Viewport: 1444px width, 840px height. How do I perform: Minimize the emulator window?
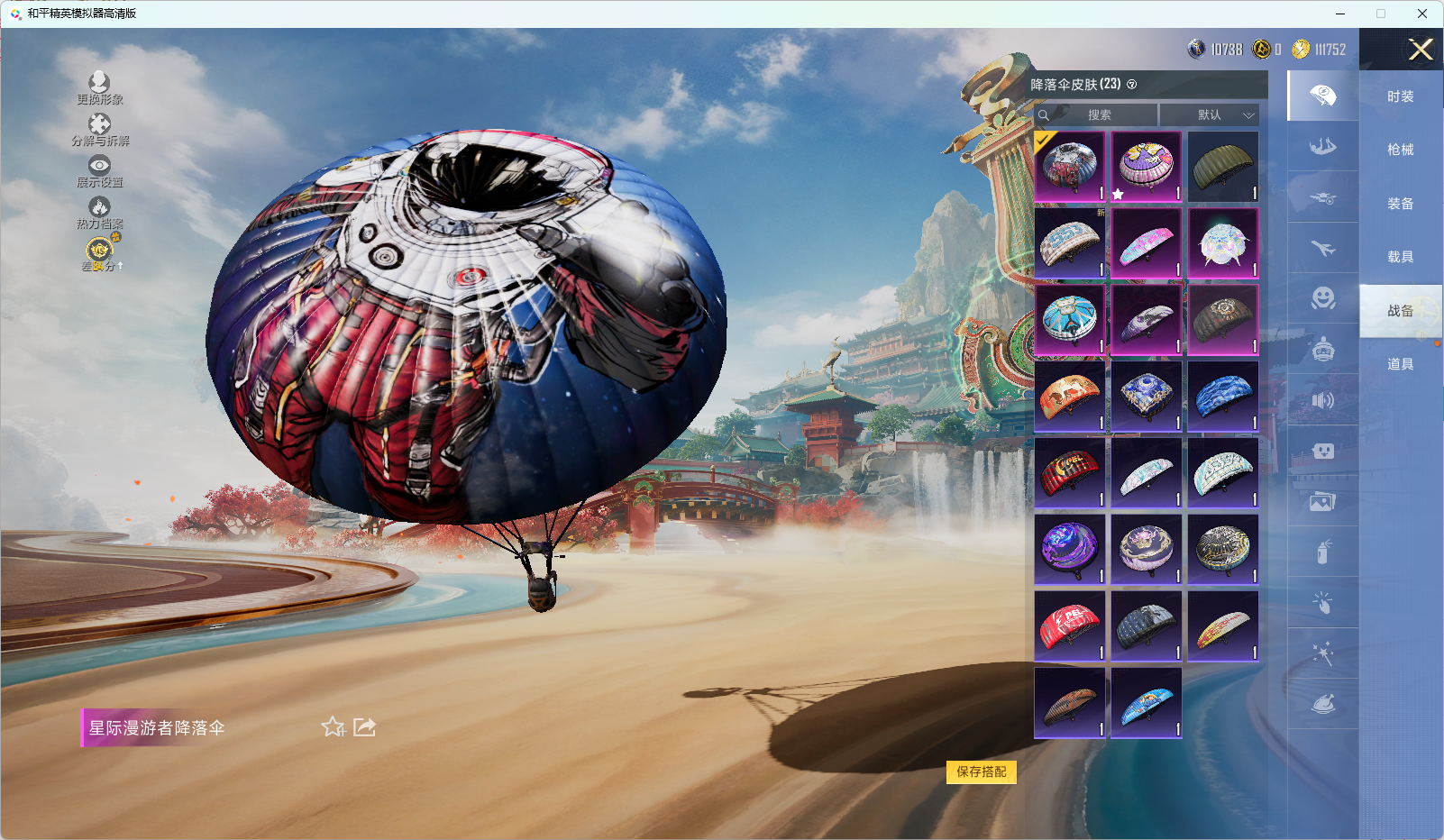(1340, 14)
